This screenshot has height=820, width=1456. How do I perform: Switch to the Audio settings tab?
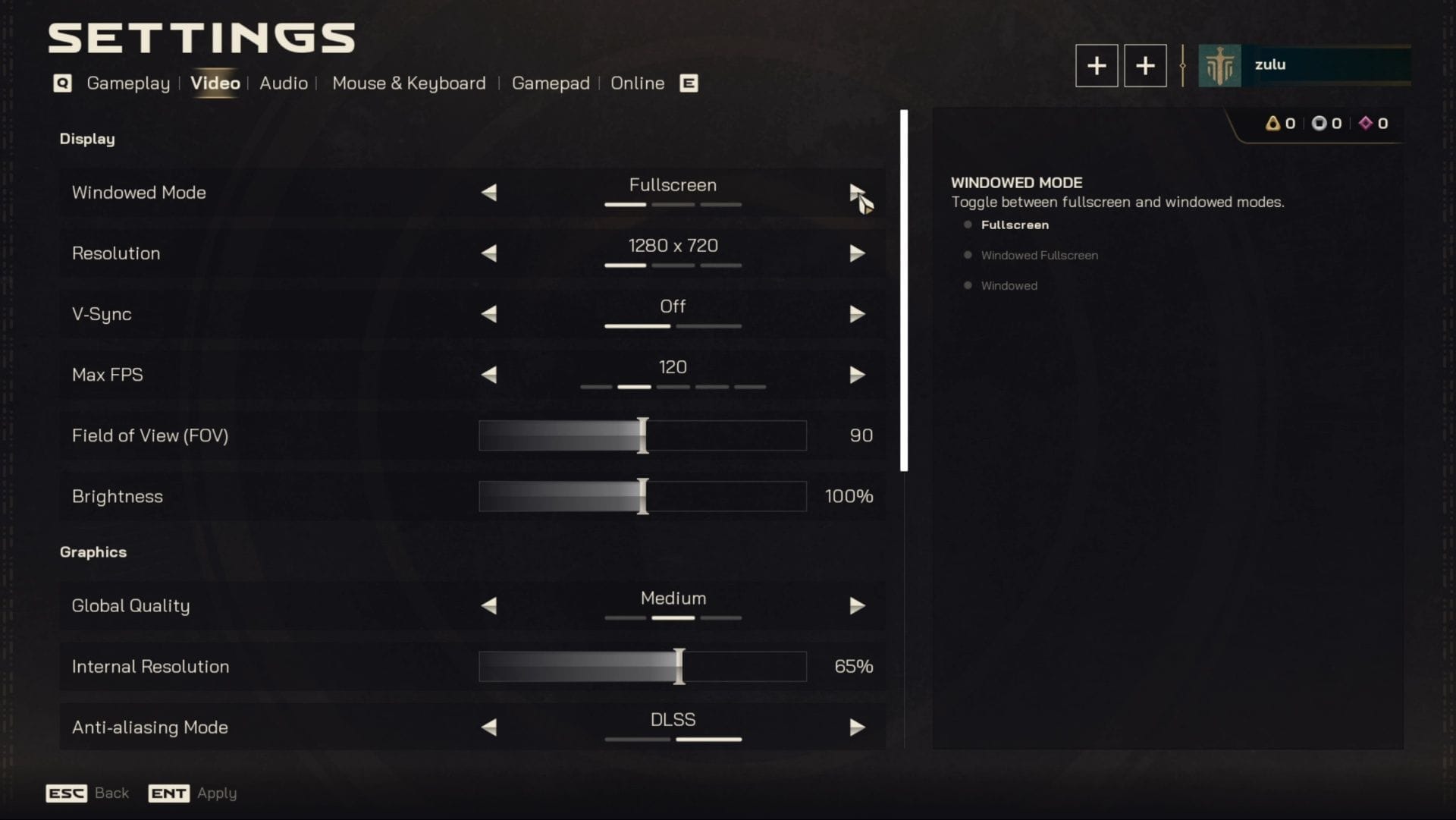(x=283, y=83)
